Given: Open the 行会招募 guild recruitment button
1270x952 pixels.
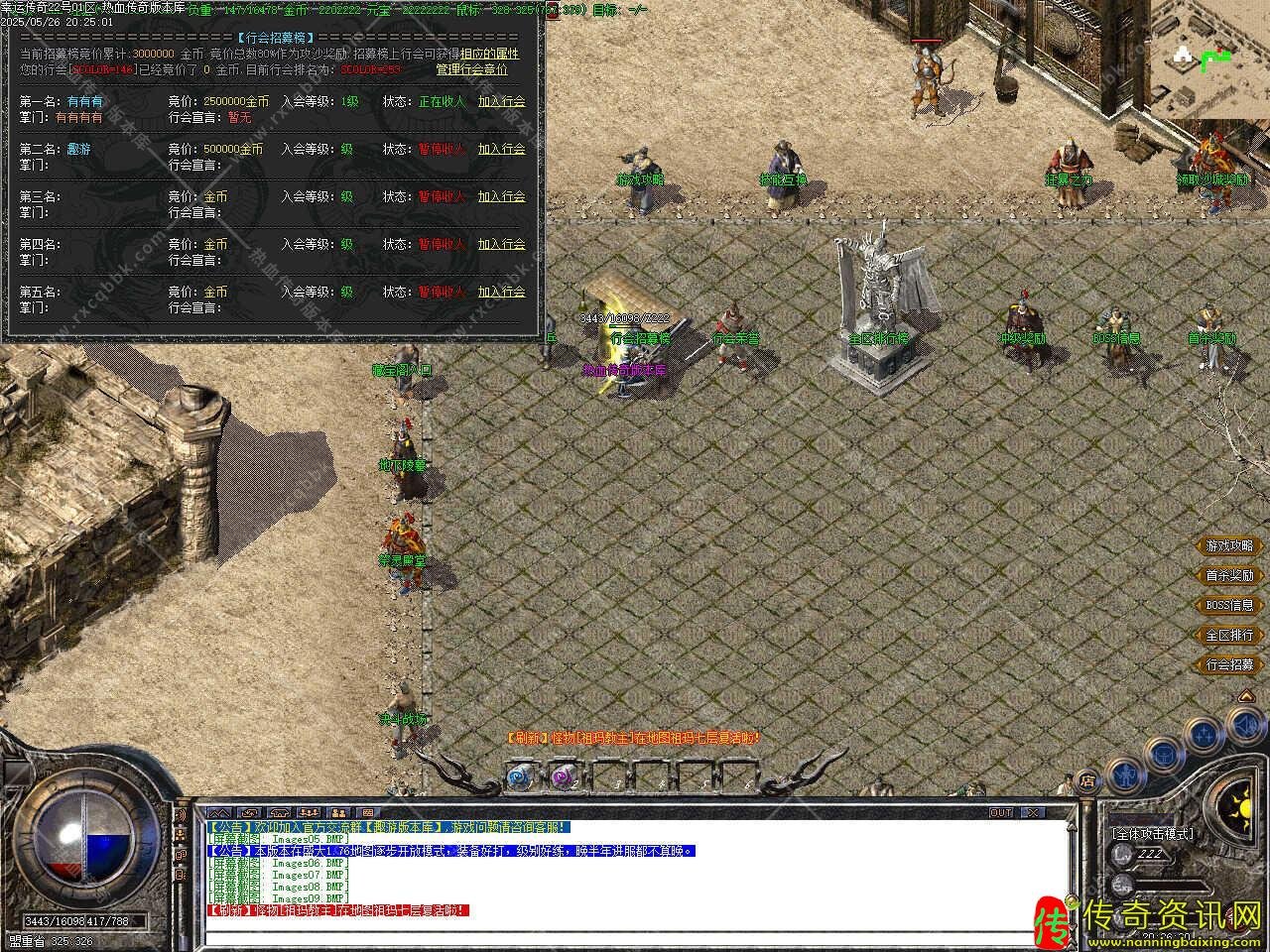Looking at the screenshot, I should (x=1229, y=665).
